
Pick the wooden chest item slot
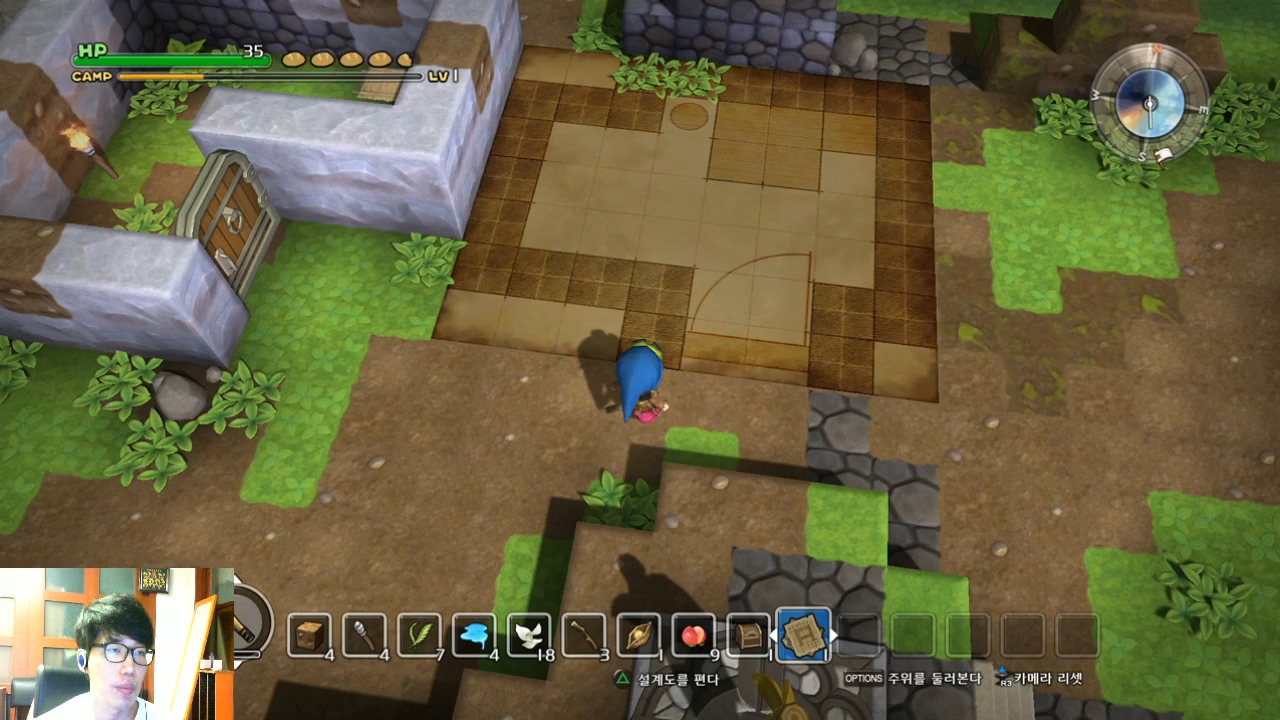click(x=749, y=635)
